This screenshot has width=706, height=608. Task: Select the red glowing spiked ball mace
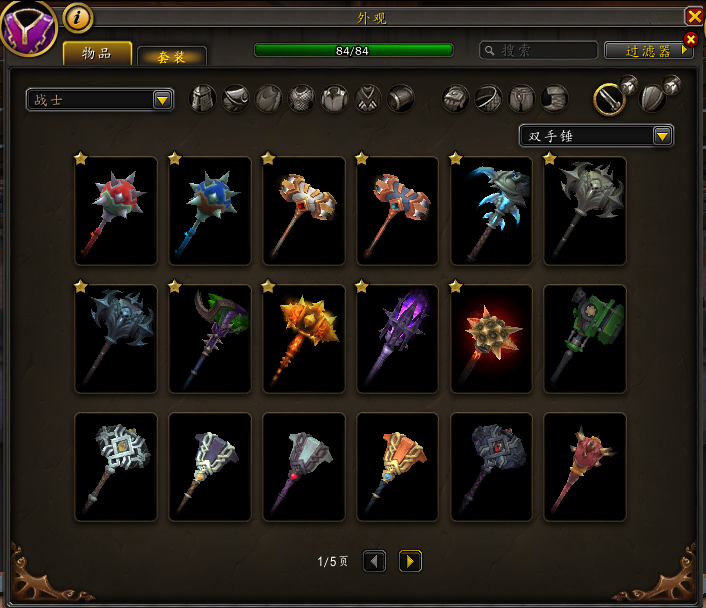492,339
